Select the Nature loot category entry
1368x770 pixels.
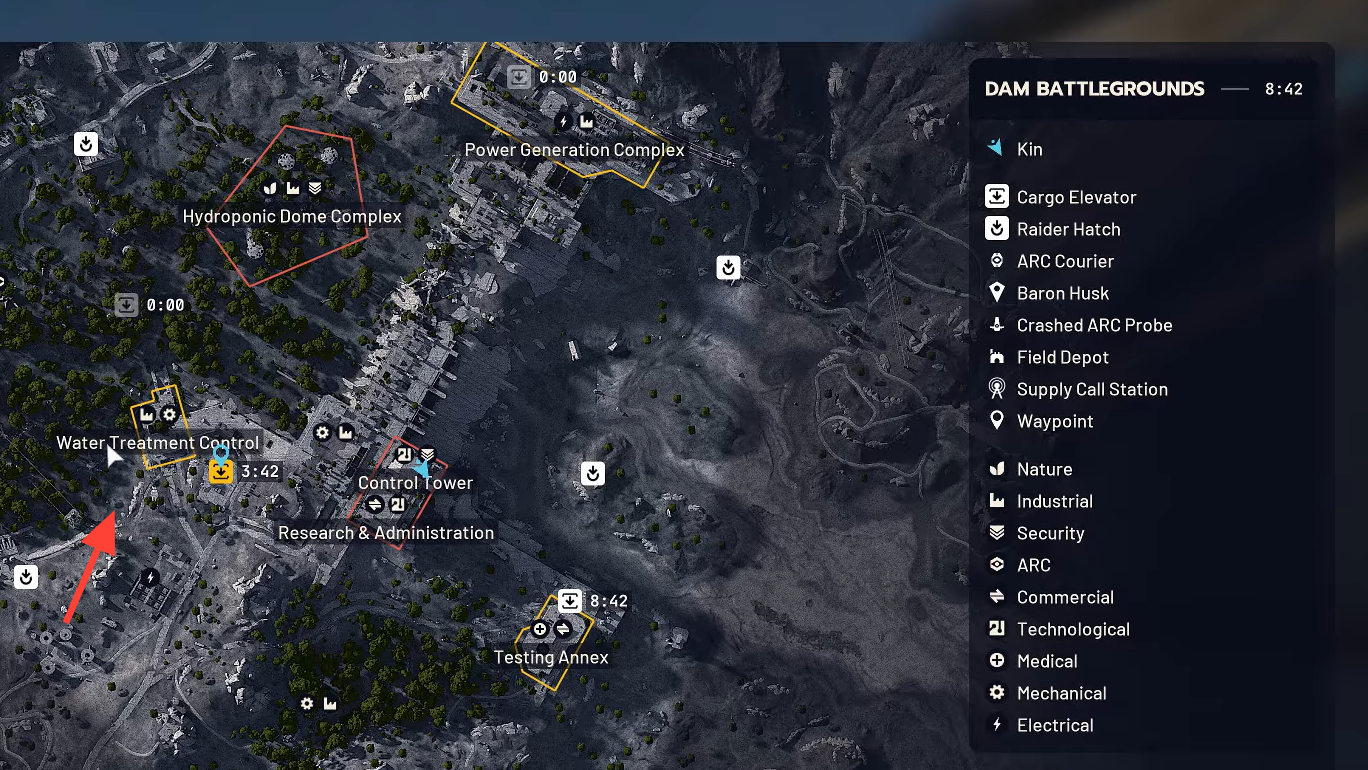[1044, 469]
